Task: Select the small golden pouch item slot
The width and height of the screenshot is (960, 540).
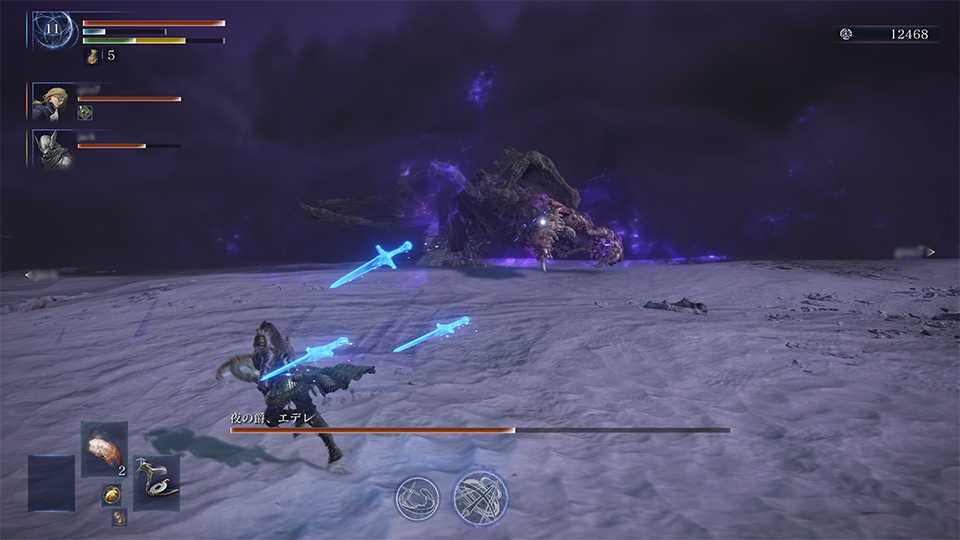Action: (111, 495)
